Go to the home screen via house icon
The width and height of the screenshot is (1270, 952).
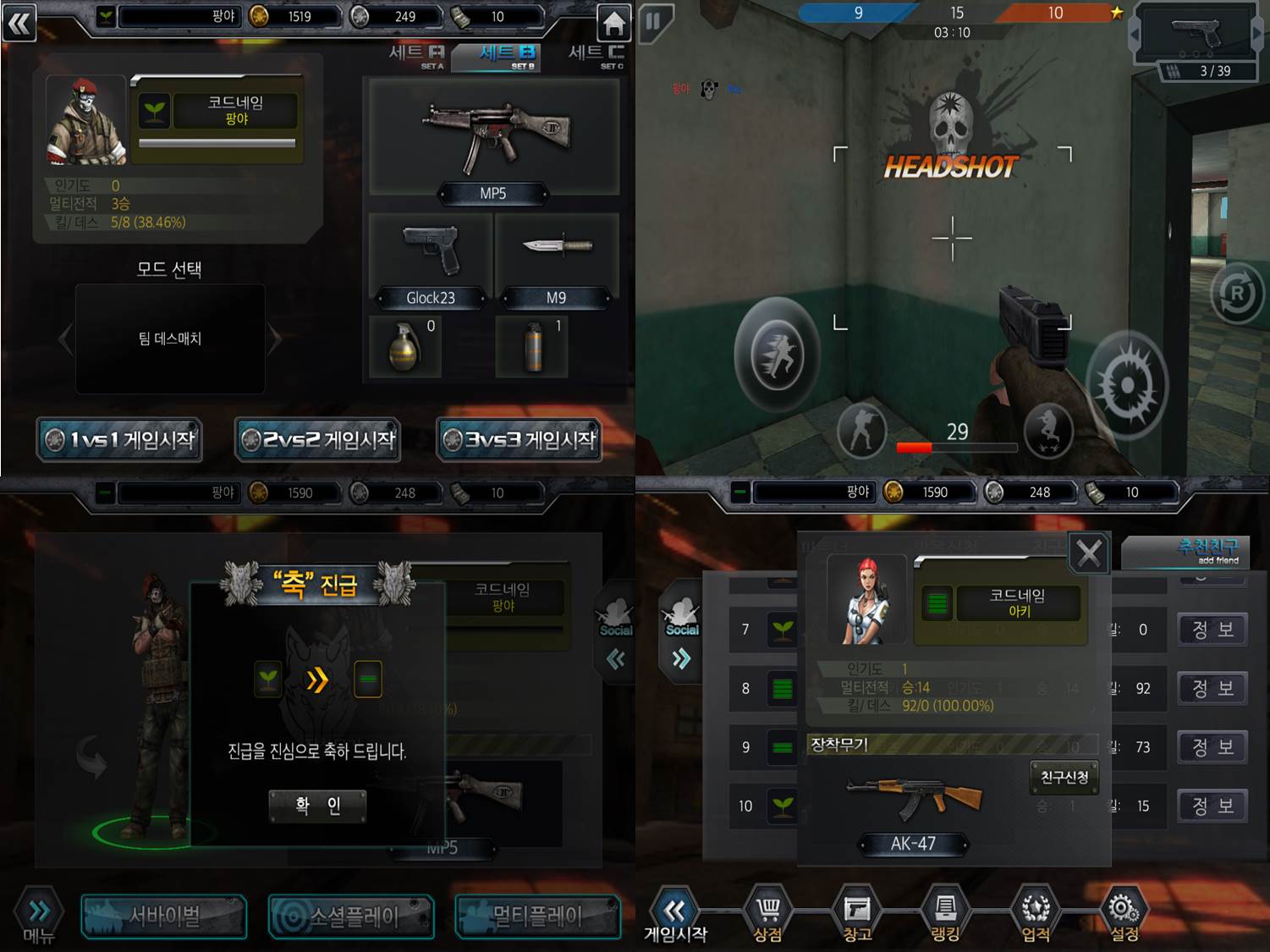[x=613, y=23]
